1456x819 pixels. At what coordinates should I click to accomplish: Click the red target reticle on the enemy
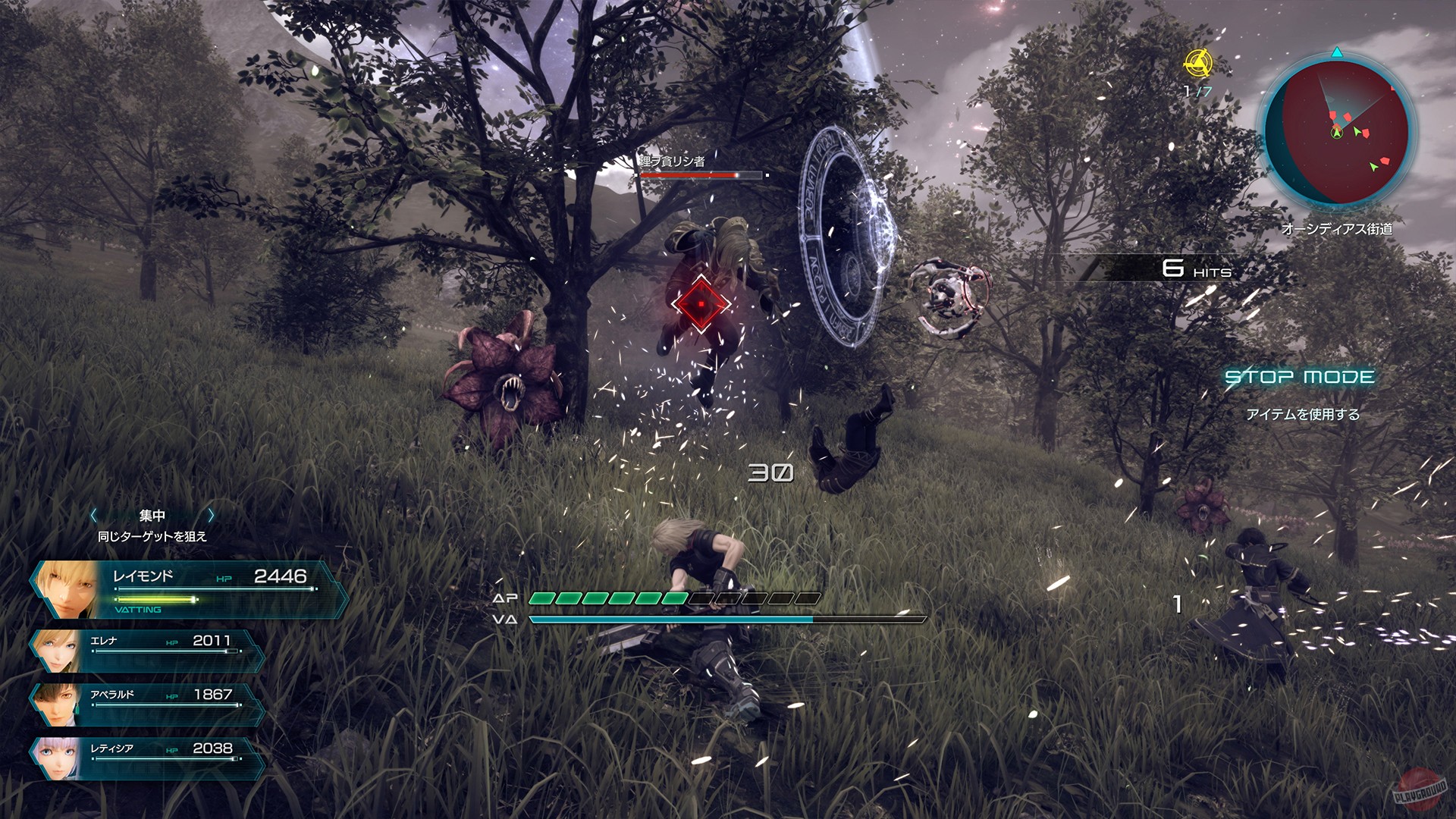point(700,303)
